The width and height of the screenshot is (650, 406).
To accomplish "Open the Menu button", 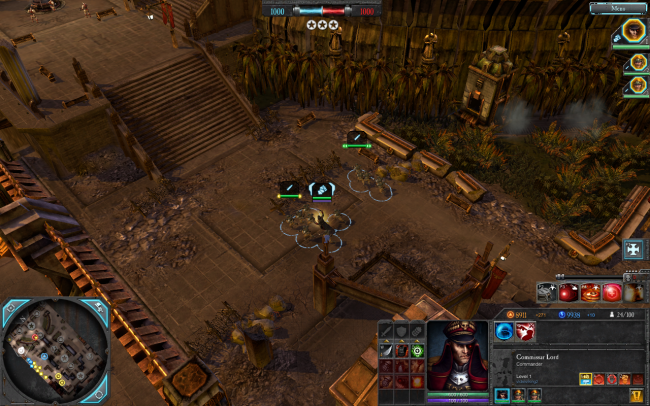I will pos(617,8).
